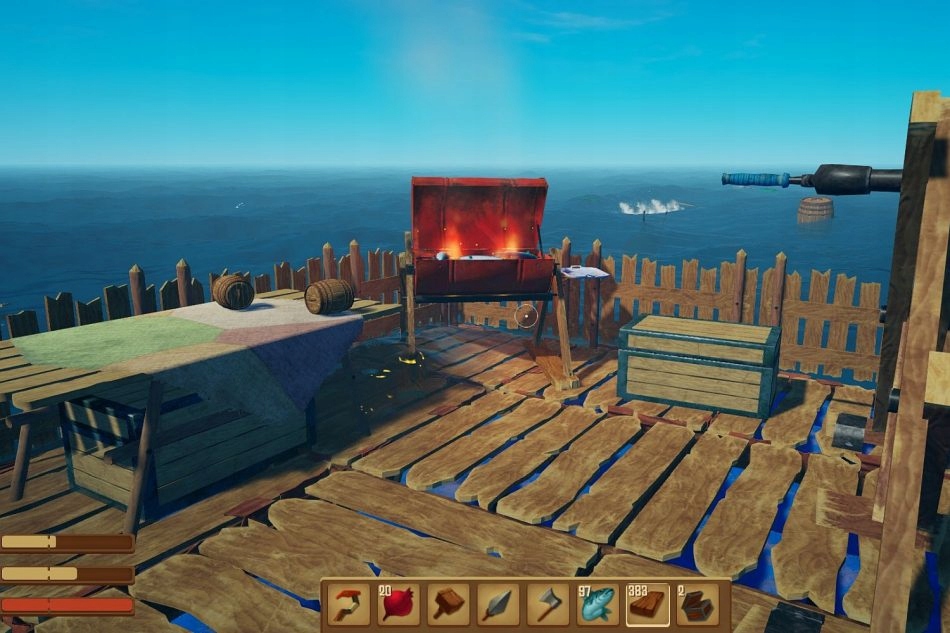Select the hook in the hotbar

pos(349,604)
